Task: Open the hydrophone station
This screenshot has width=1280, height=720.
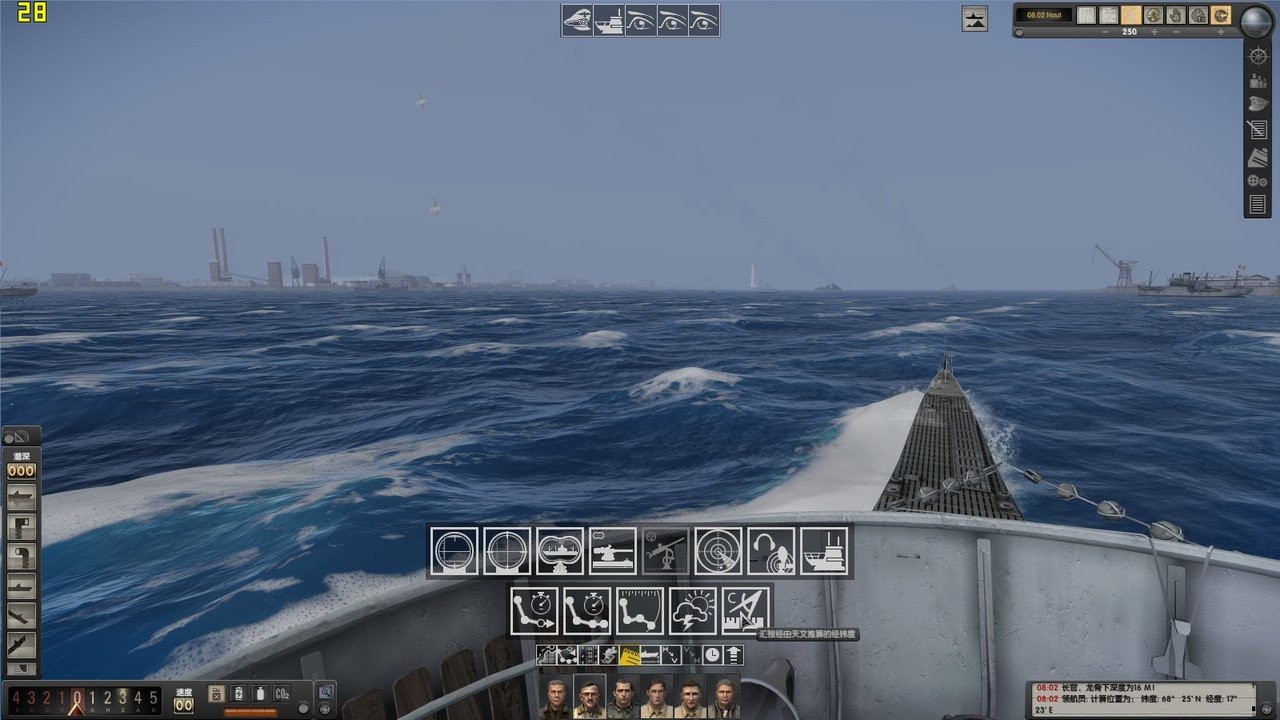Action: (772, 551)
